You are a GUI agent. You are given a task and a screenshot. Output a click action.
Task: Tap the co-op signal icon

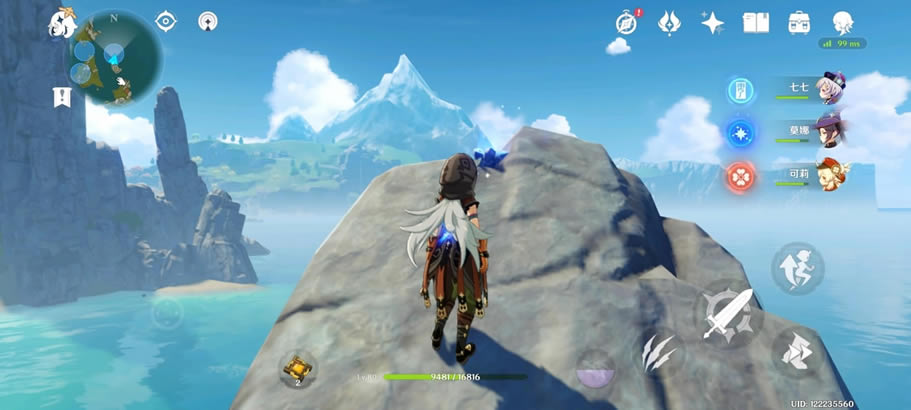[x=208, y=21]
